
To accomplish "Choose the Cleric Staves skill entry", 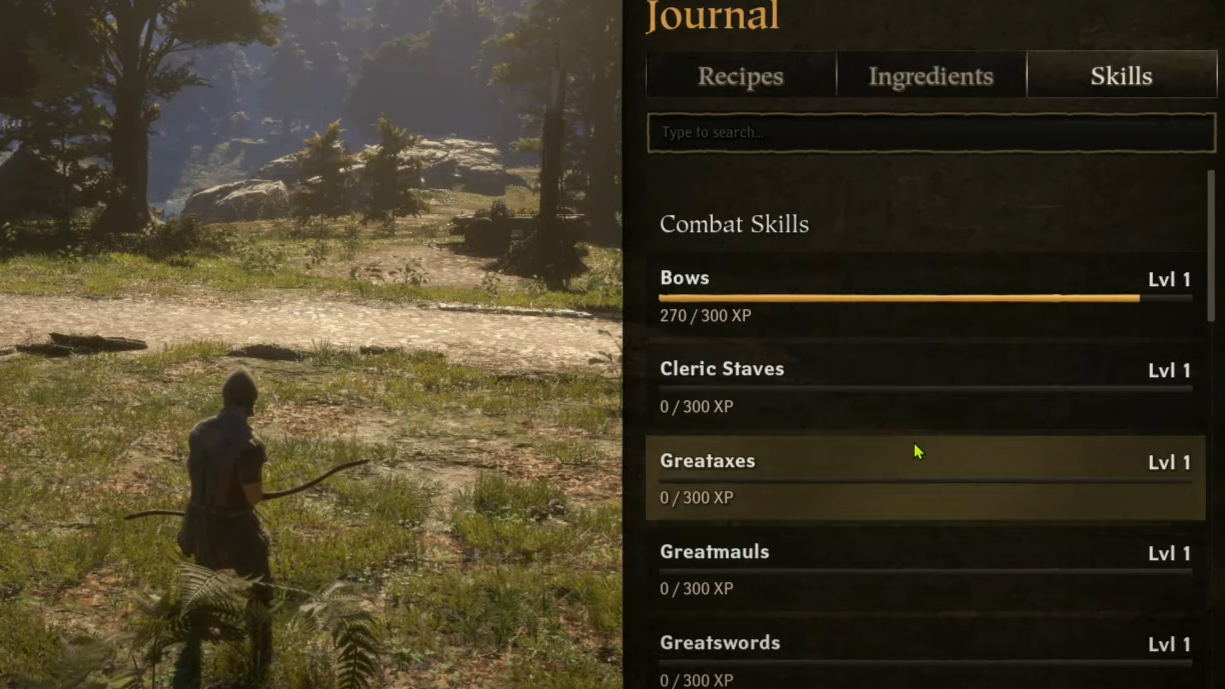I will coord(925,387).
